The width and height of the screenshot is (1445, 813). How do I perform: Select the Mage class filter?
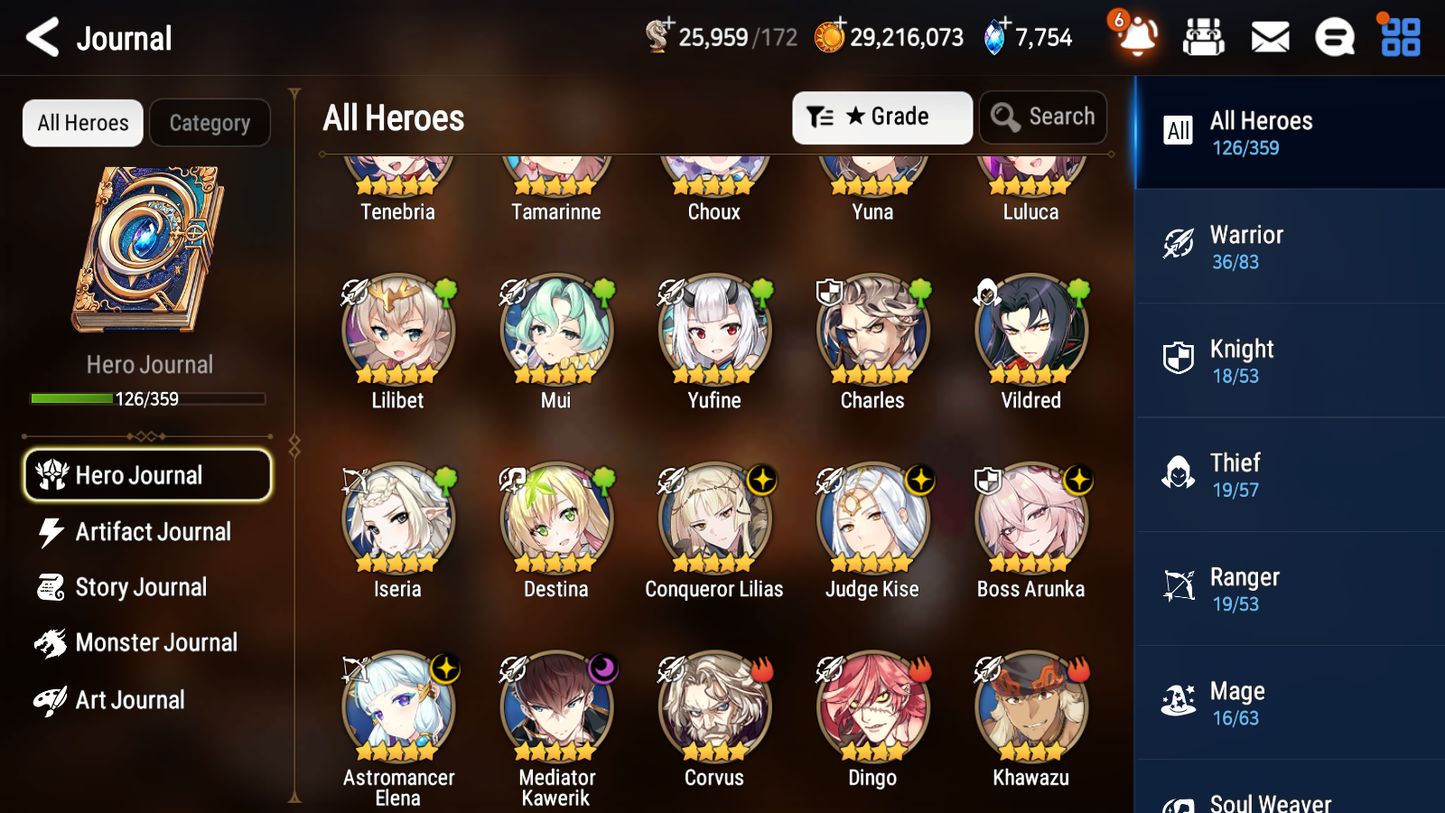[x=1289, y=702]
